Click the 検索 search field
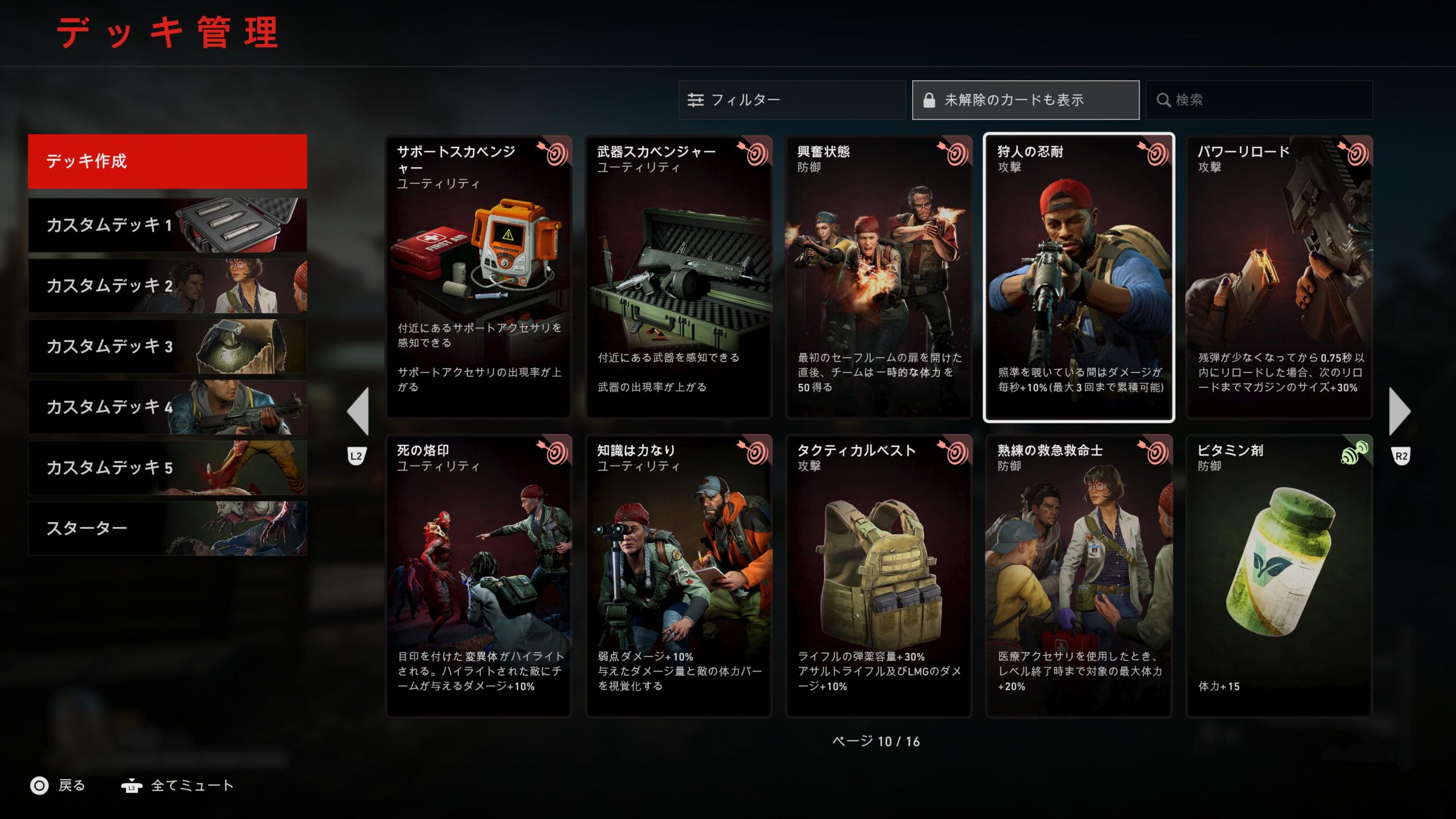This screenshot has height=819, width=1456. [x=1259, y=100]
